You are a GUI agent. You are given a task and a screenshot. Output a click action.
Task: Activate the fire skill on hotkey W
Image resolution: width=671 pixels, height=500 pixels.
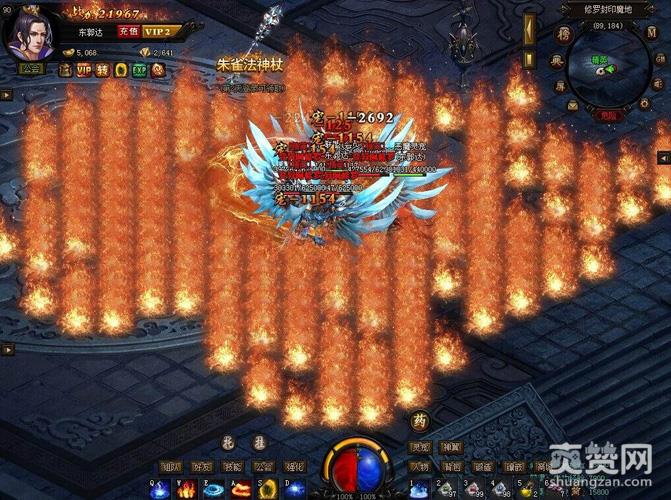click(188, 488)
